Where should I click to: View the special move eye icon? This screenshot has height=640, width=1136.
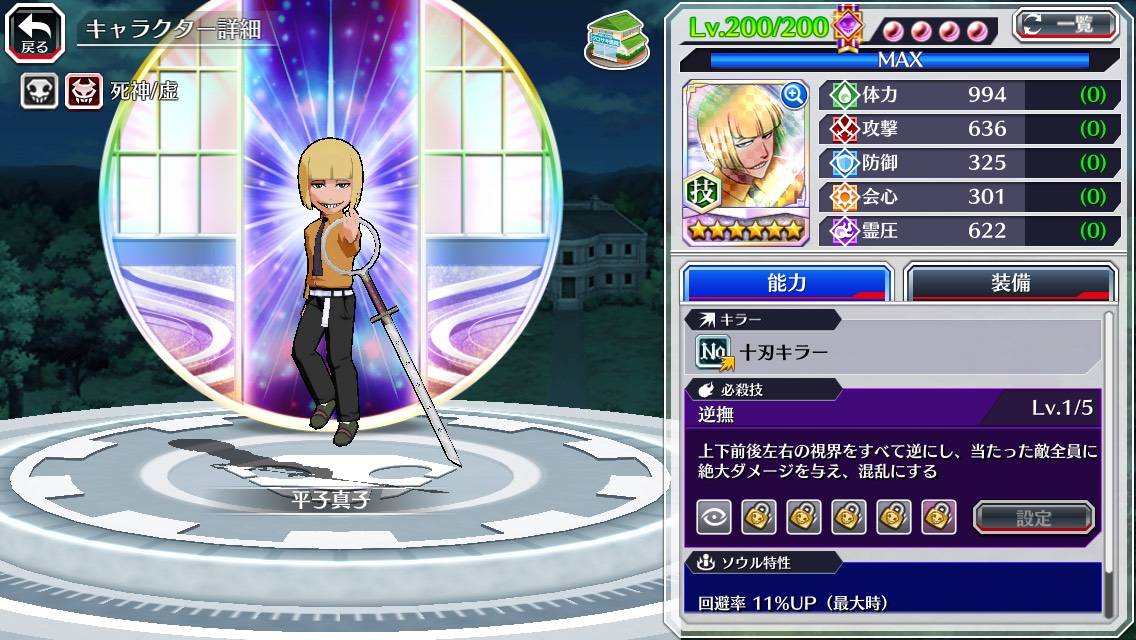[714, 517]
